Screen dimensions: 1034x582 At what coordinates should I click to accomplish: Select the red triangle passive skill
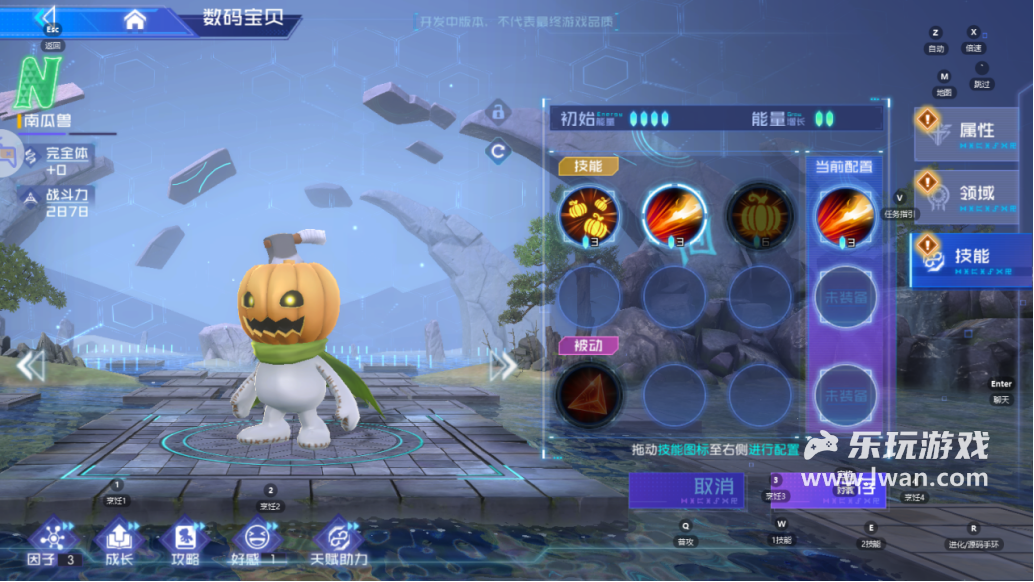[589, 391]
